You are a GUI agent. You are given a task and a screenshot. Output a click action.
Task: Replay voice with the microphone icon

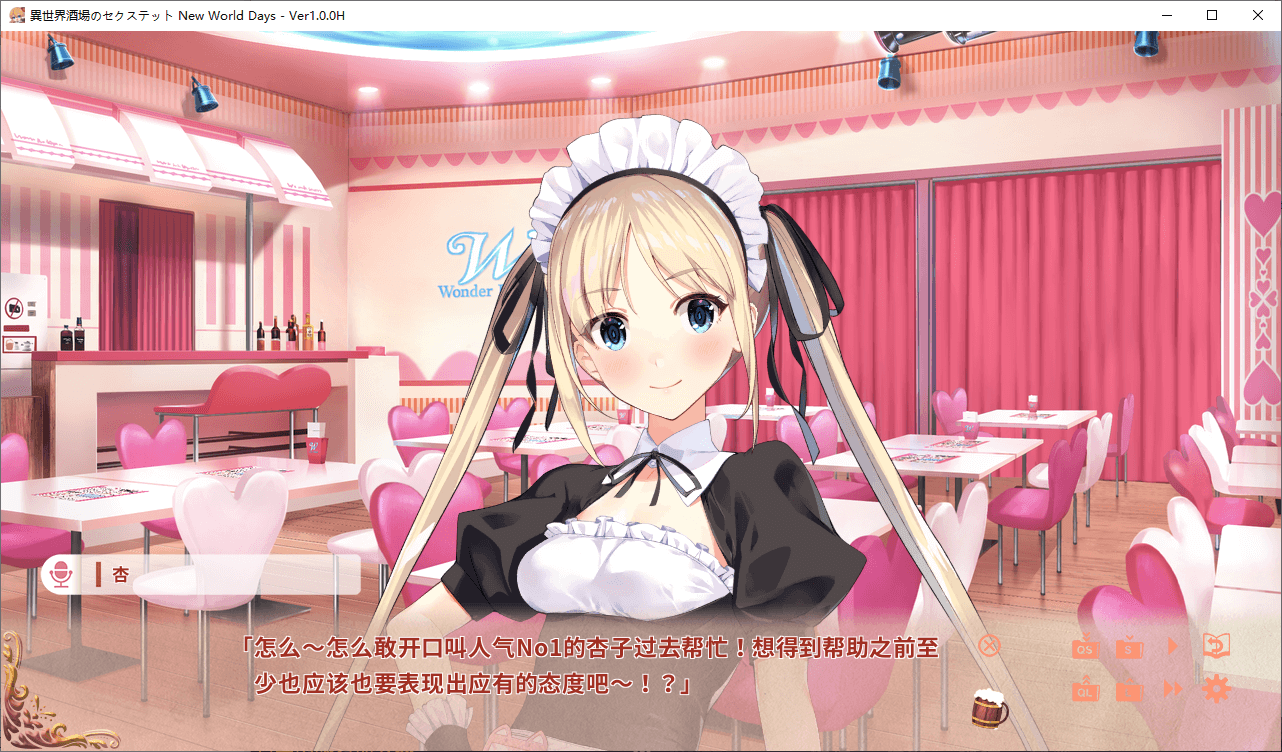pos(61,575)
